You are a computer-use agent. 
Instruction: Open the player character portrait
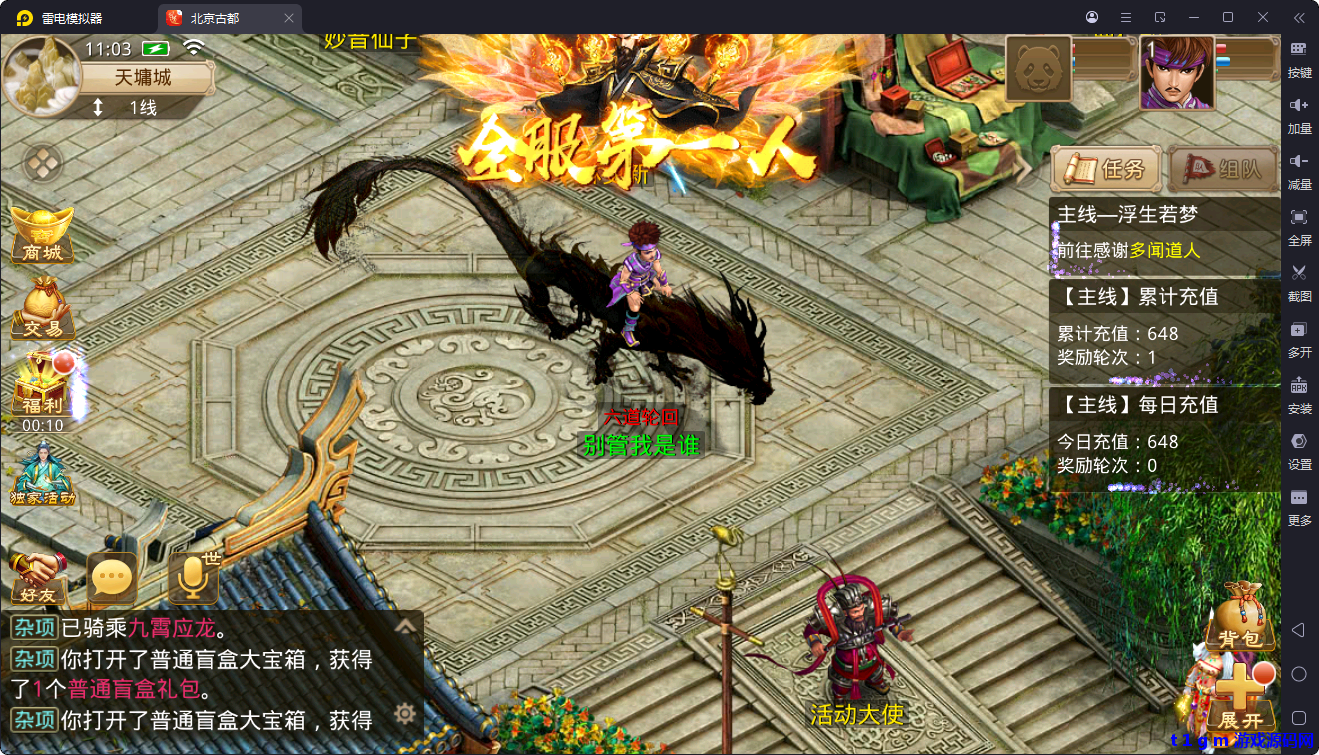coord(1177,73)
